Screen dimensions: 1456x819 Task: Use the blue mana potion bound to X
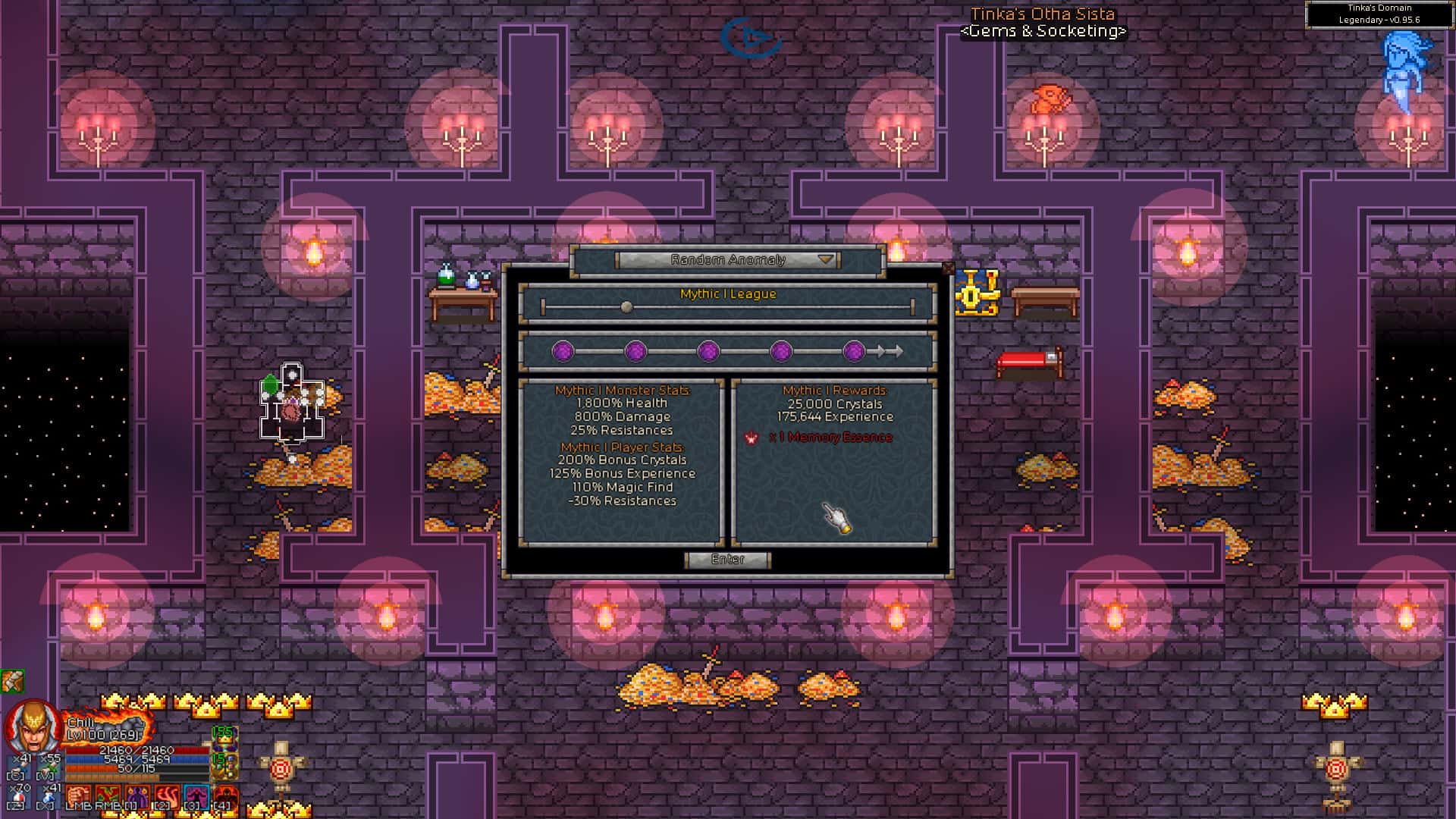pyautogui.click(x=47, y=796)
